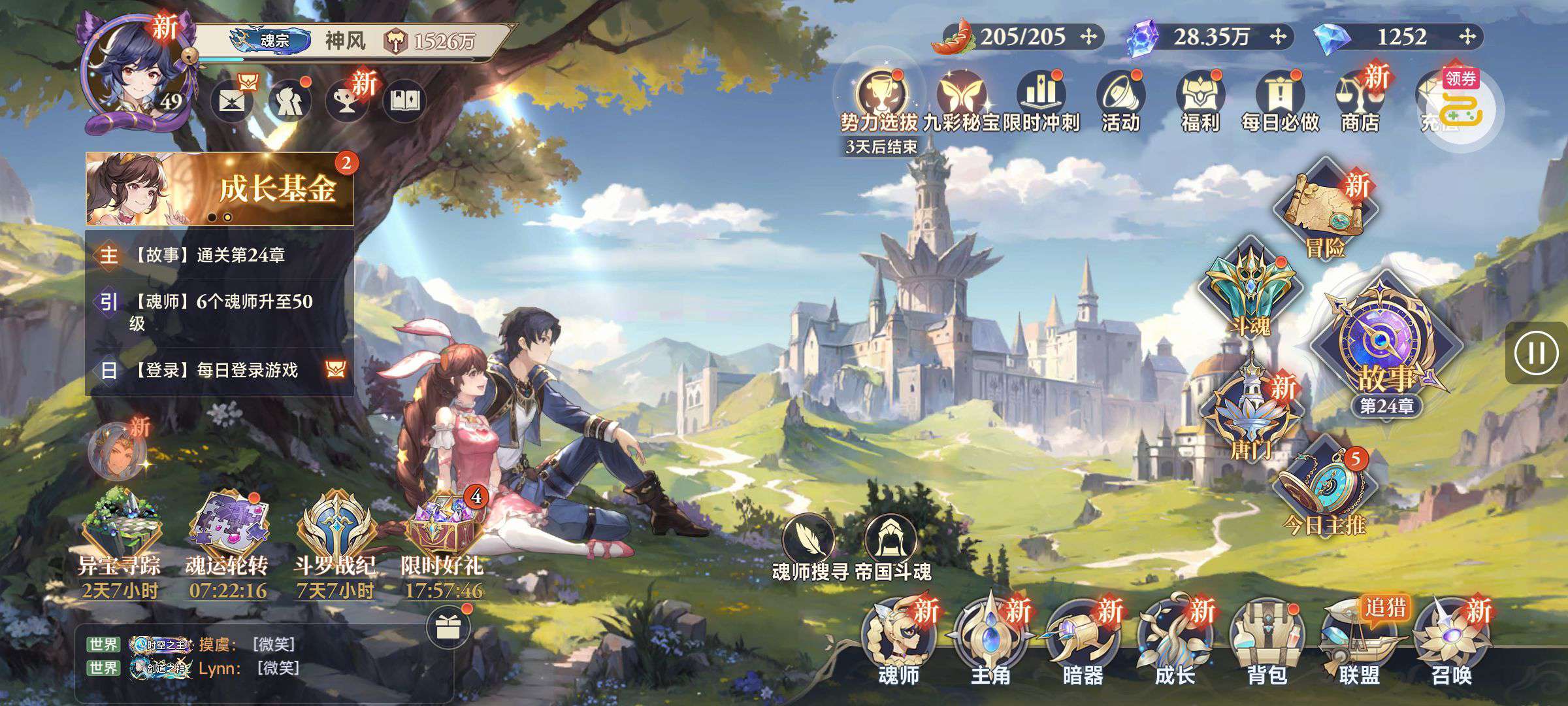Open the 成长基金 growth fund banner
Screen dimensions: 1568x706
tap(220, 189)
